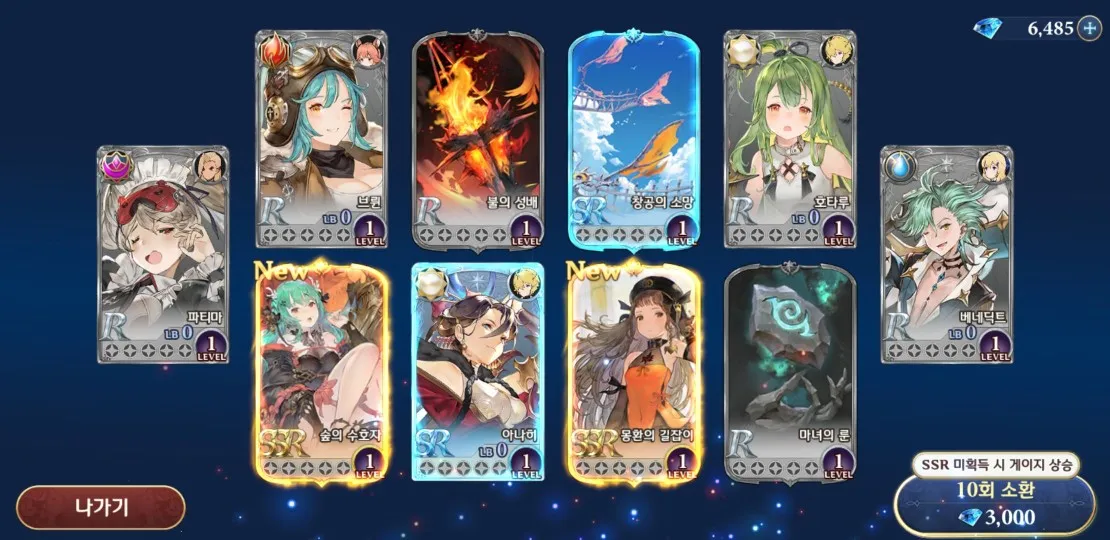1110x540 pixels.
Task: Open the 베네딕트 card
Action: pyautogui.click(x=946, y=255)
